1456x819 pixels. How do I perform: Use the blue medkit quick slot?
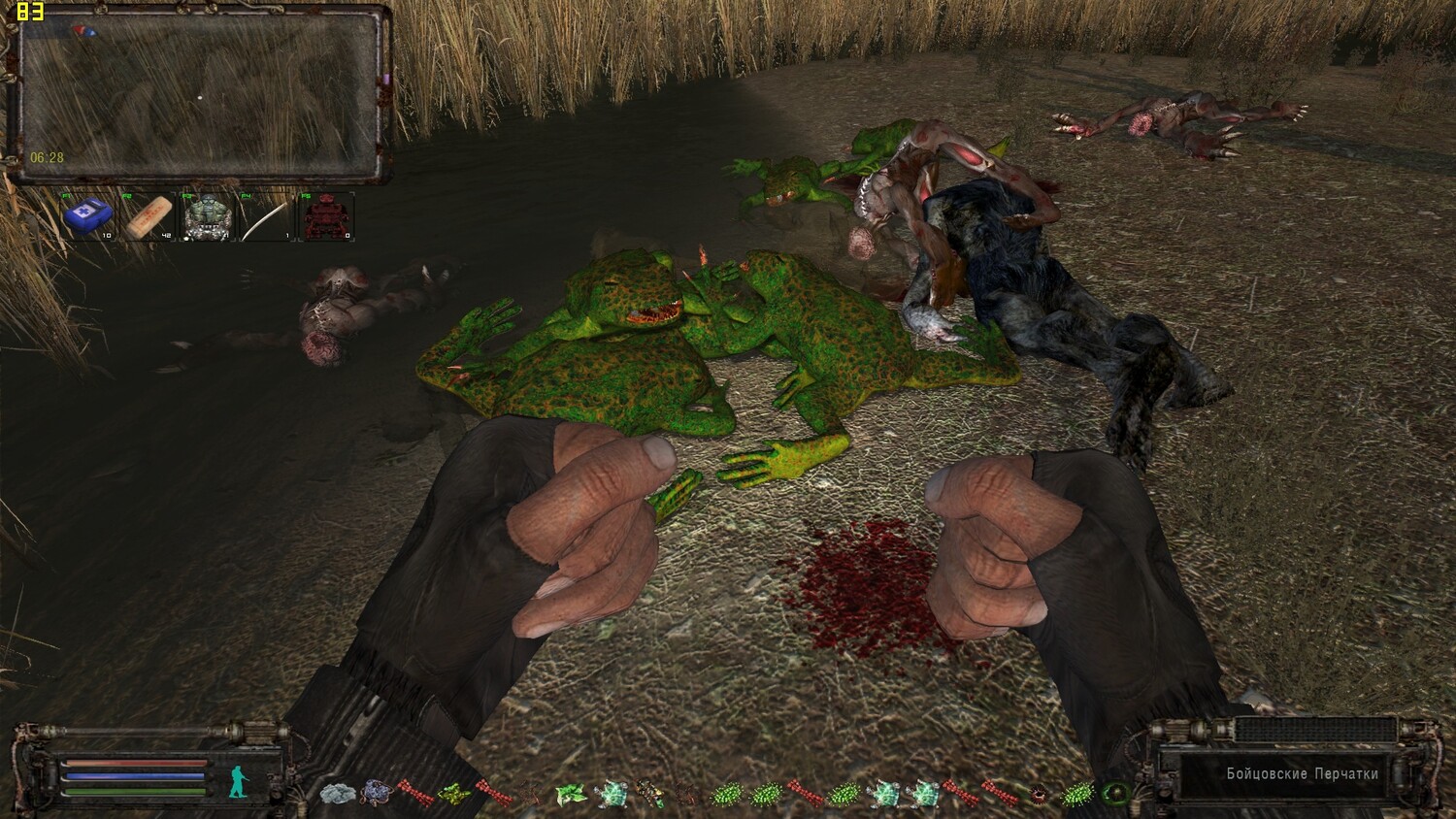87,215
